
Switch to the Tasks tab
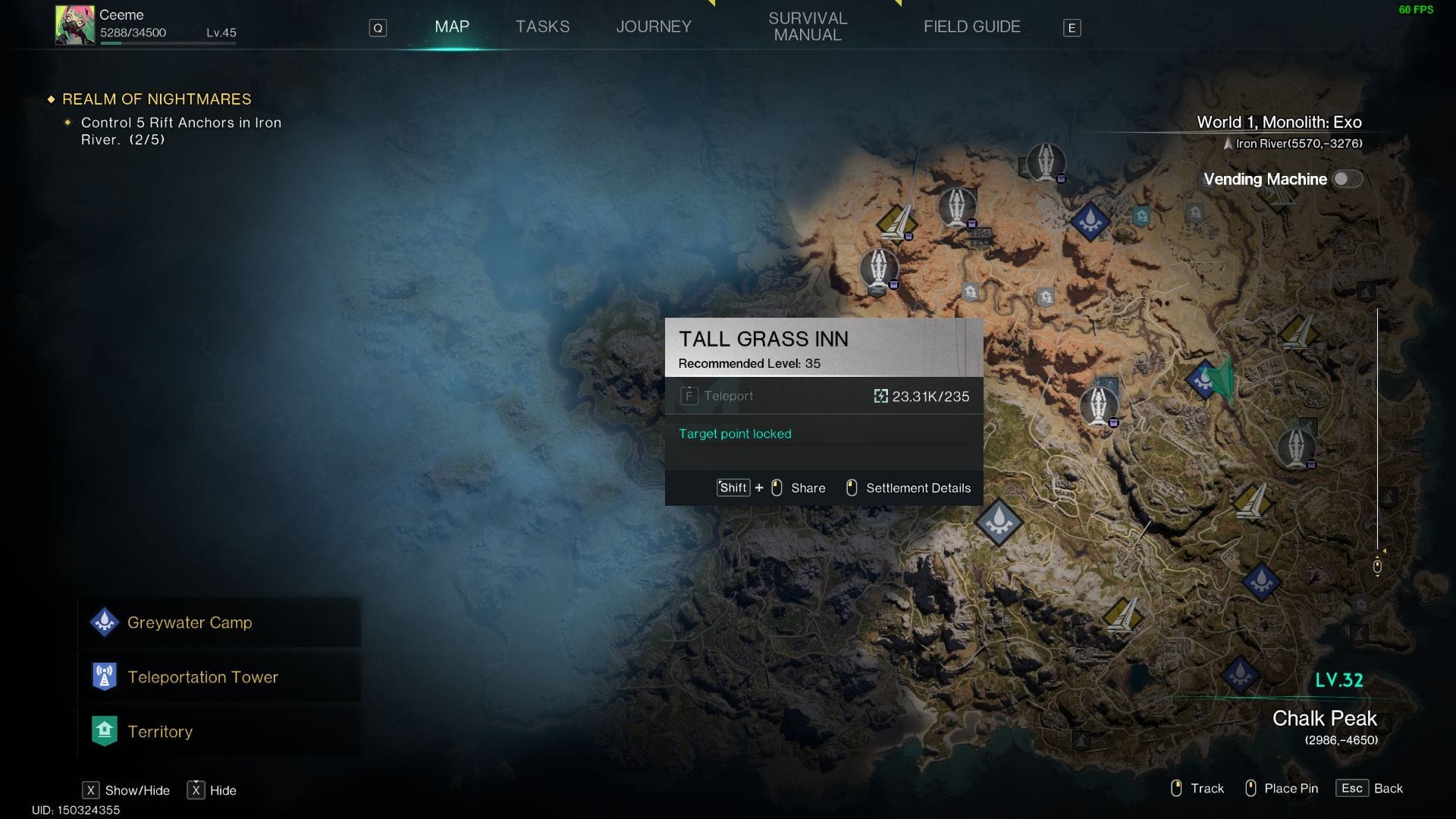tap(542, 27)
